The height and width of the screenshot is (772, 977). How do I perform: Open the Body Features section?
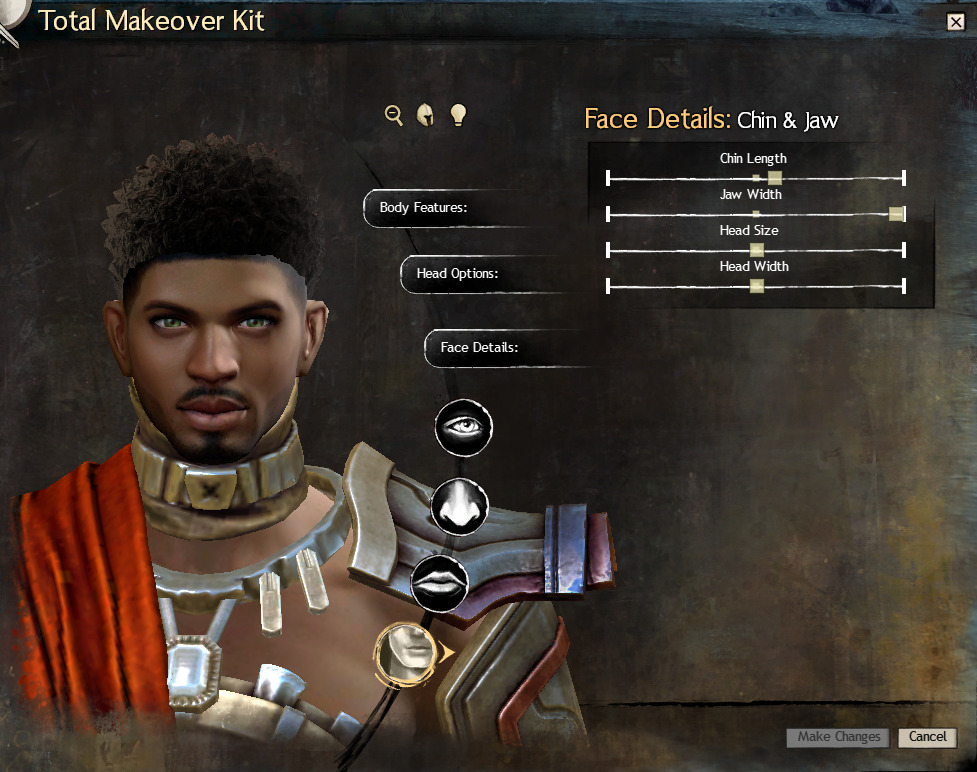pyautogui.click(x=424, y=208)
